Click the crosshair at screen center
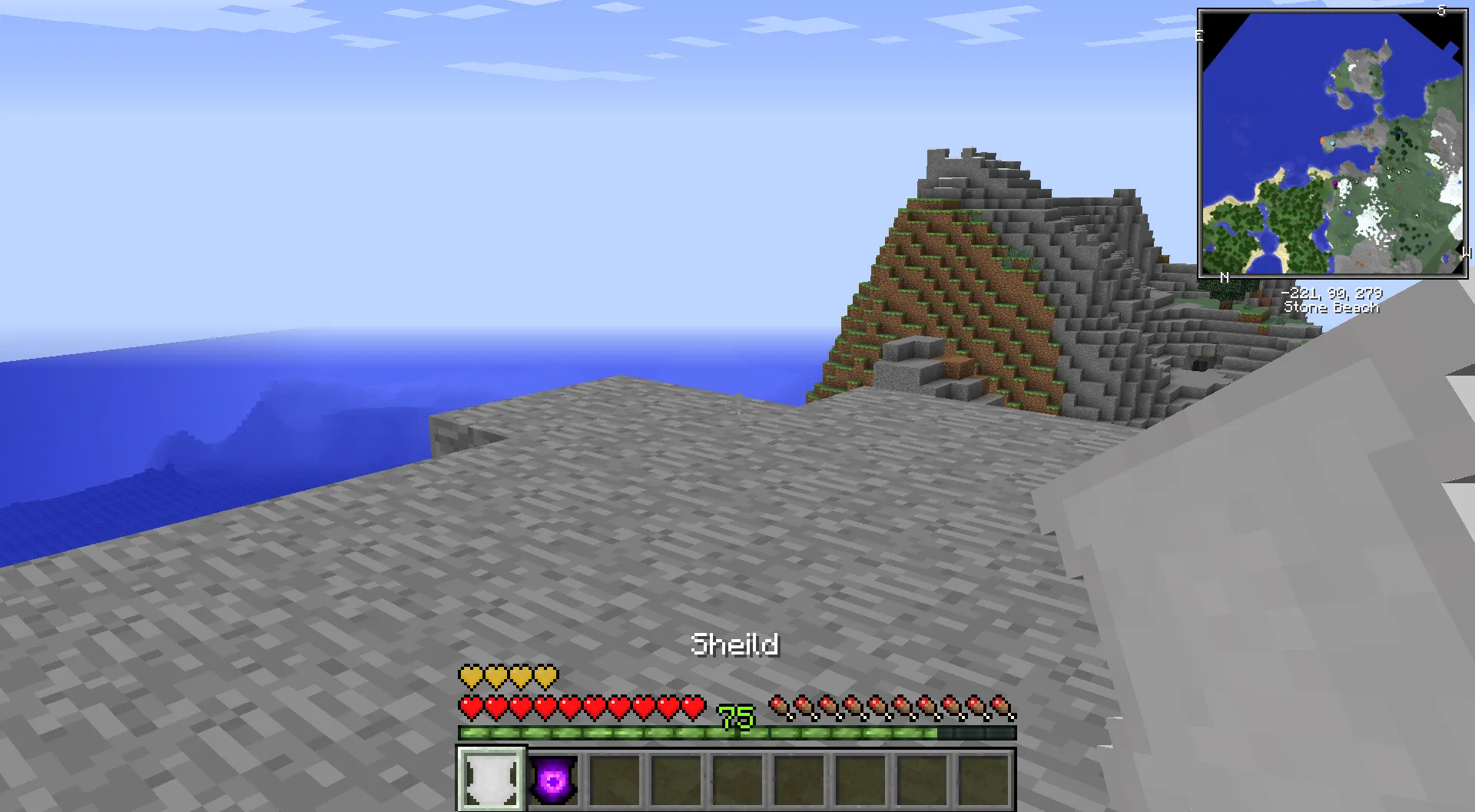1475x812 pixels. (x=737, y=406)
